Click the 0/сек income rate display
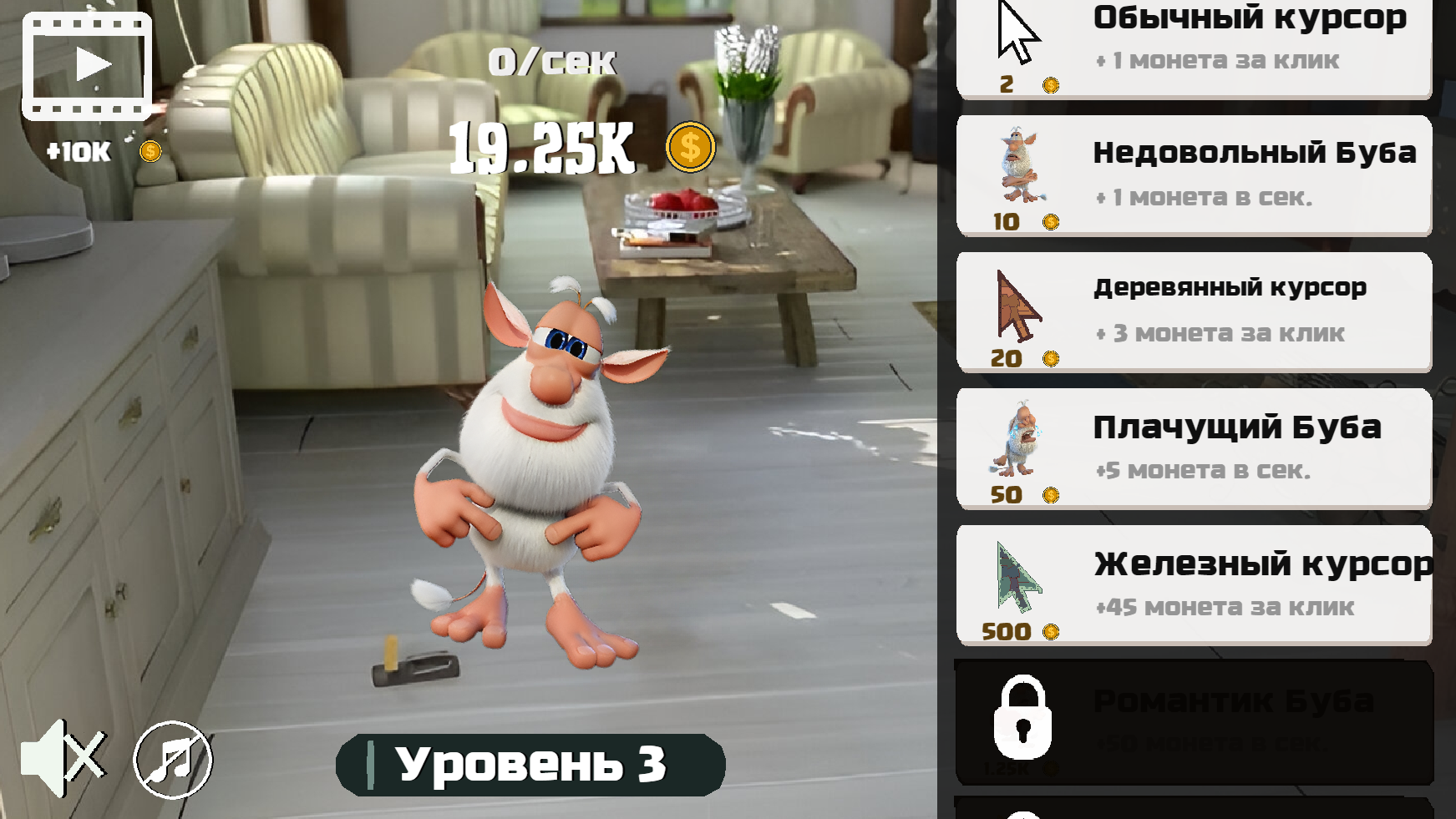1456x819 pixels. tap(551, 60)
